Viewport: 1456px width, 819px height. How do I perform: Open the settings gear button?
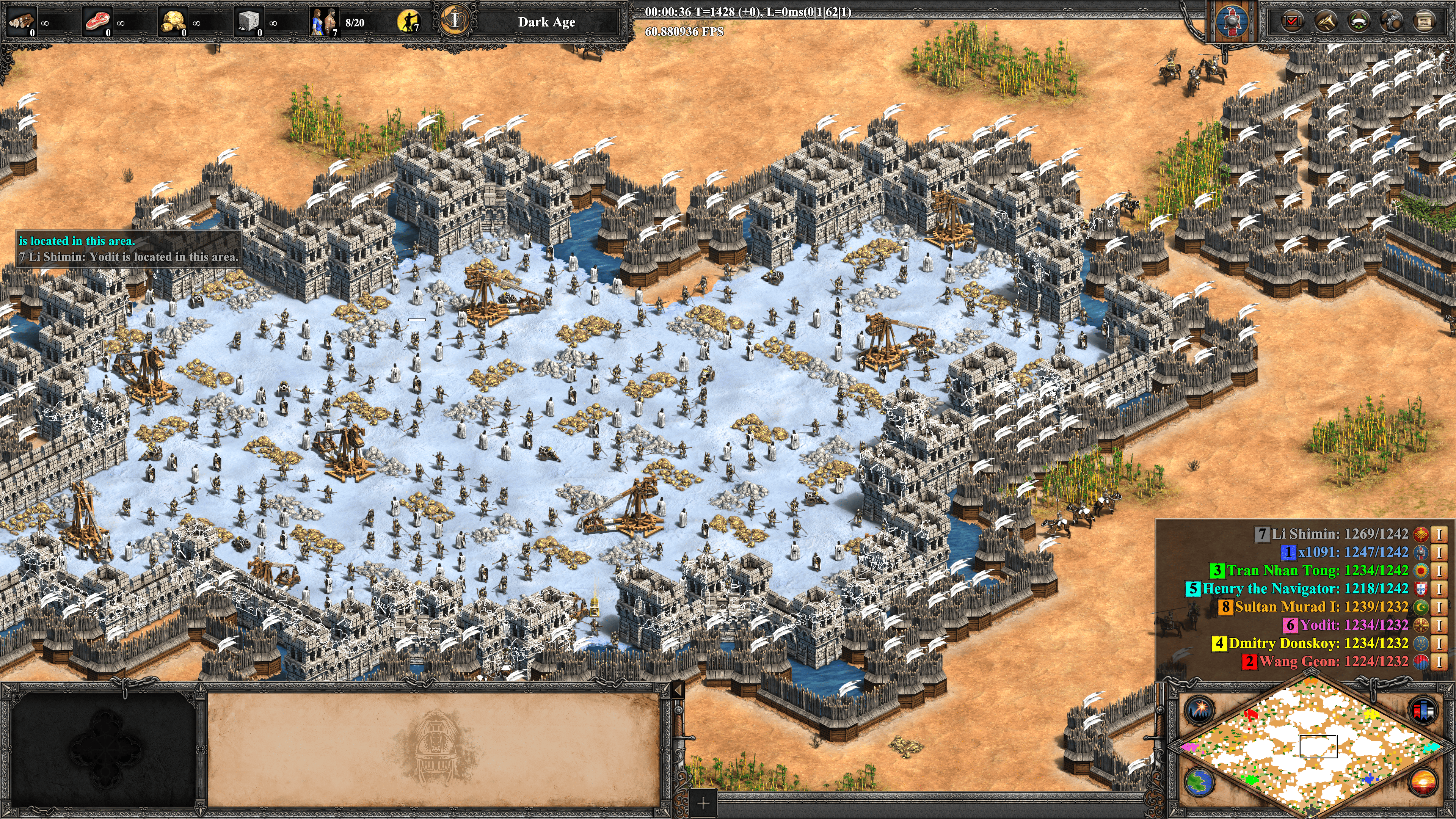click(x=1391, y=22)
